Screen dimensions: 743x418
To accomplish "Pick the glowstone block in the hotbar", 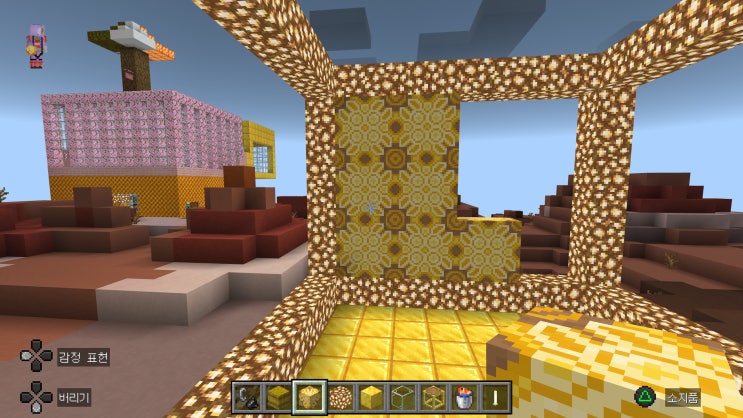I will coord(340,397).
